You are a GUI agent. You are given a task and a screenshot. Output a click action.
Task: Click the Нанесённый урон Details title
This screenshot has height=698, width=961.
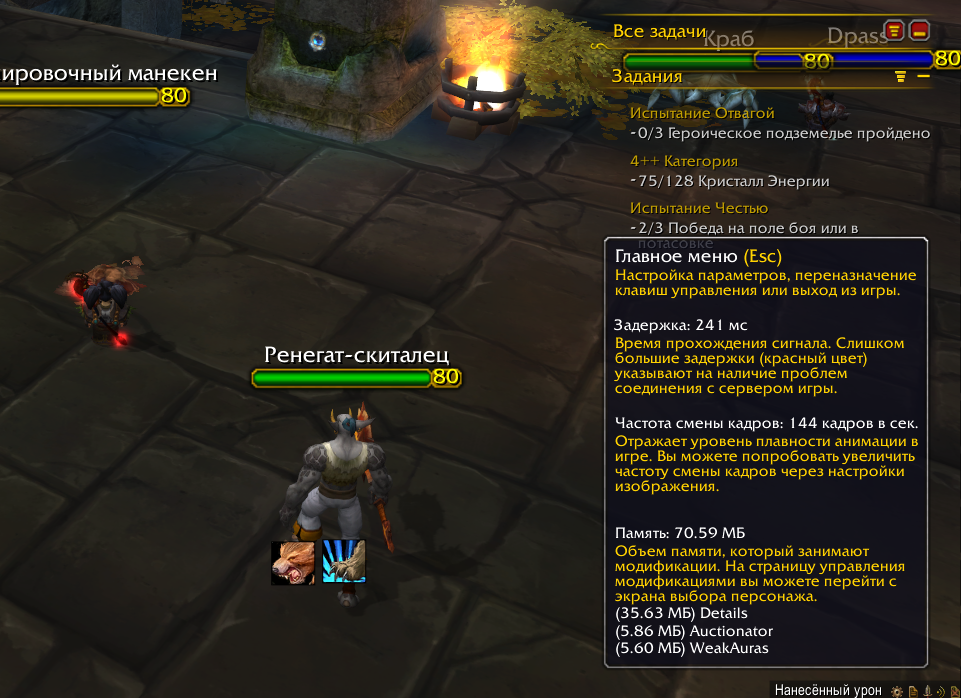click(x=828, y=691)
